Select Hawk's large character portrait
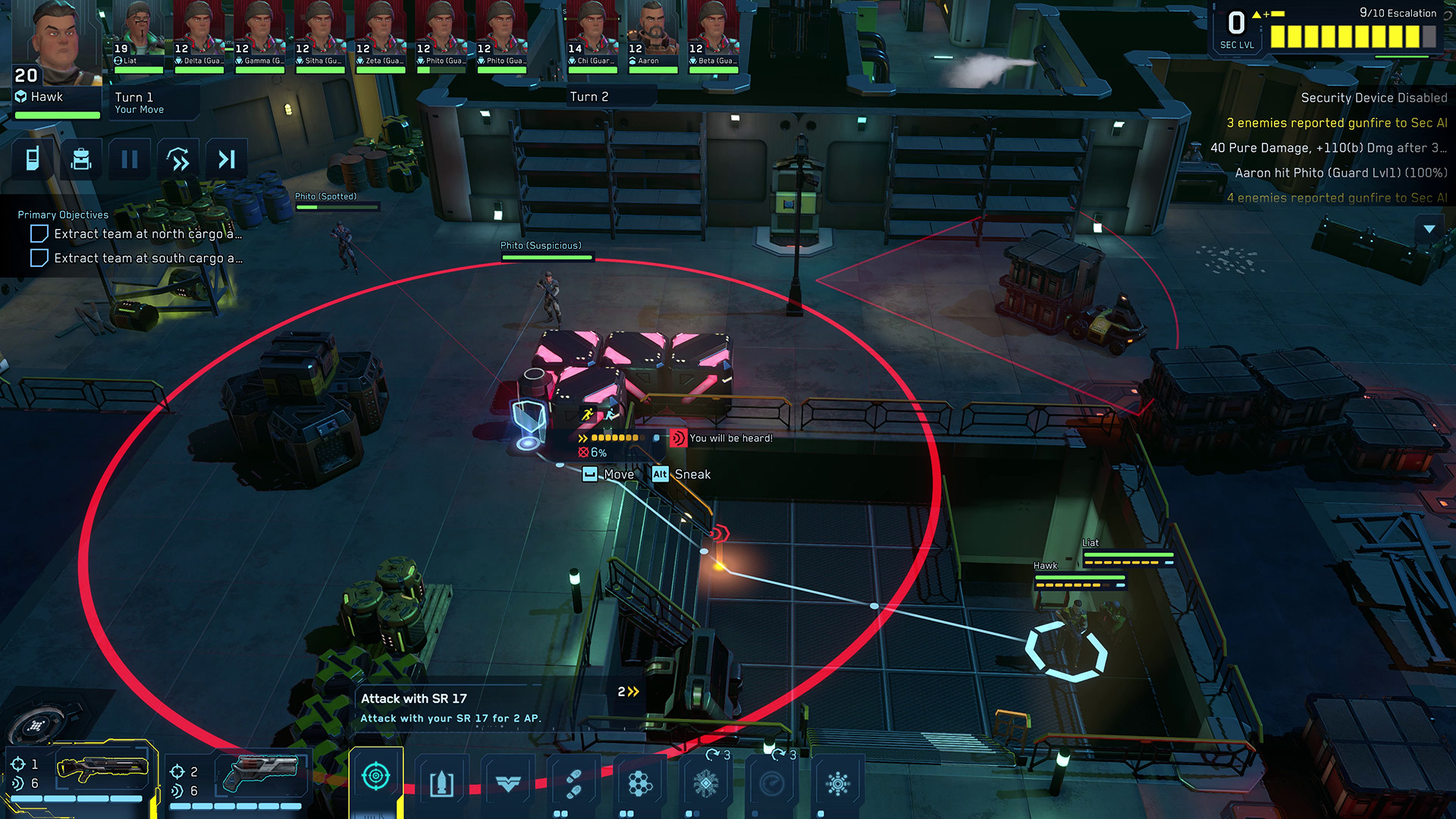This screenshot has width=1456, height=819. tap(57, 42)
